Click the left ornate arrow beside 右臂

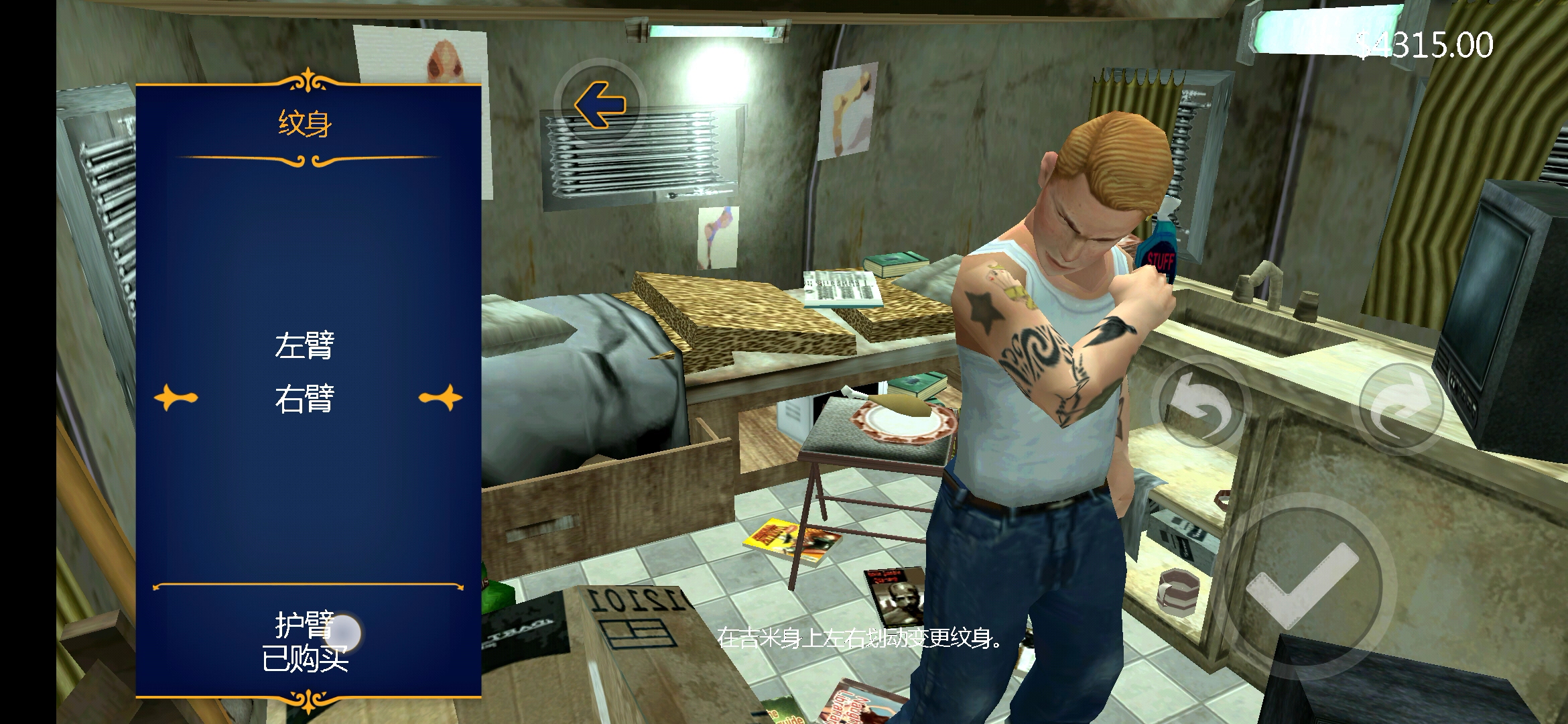click(x=176, y=398)
